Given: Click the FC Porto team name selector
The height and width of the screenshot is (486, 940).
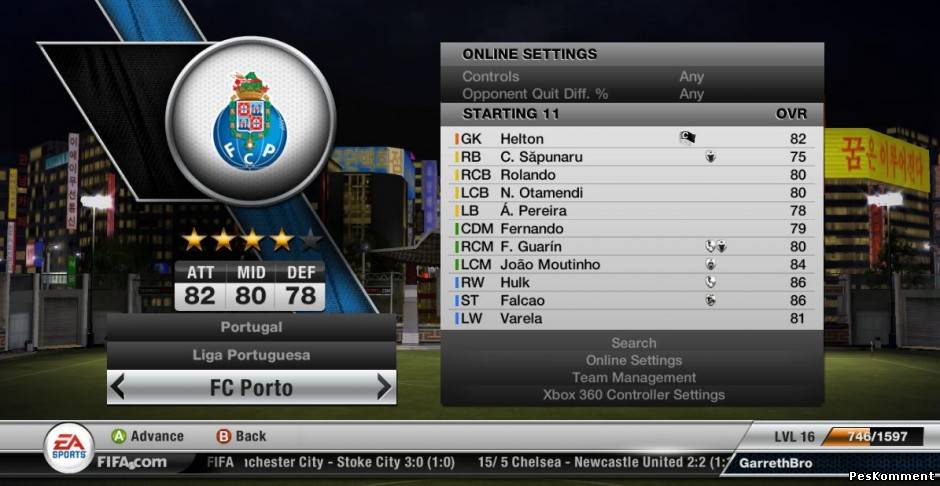Looking at the screenshot, I should point(251,387).
